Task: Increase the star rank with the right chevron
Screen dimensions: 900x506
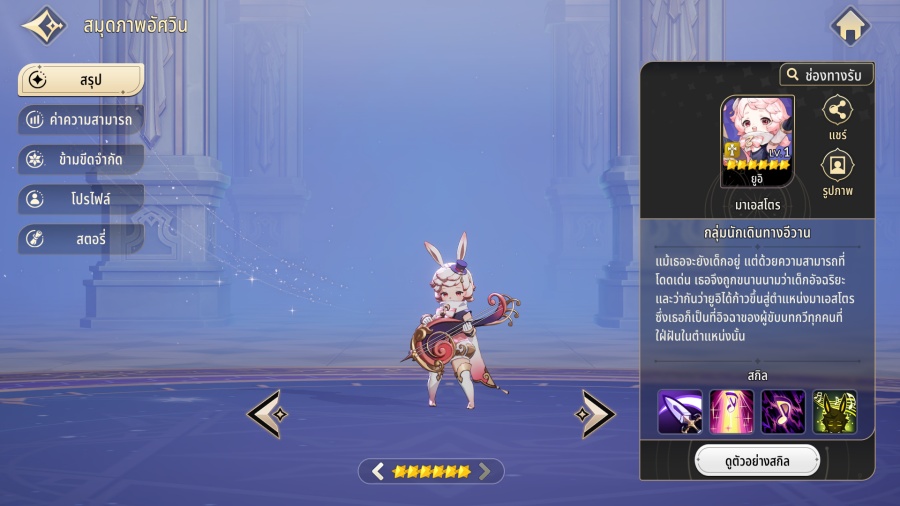Action: click(485, 471)
